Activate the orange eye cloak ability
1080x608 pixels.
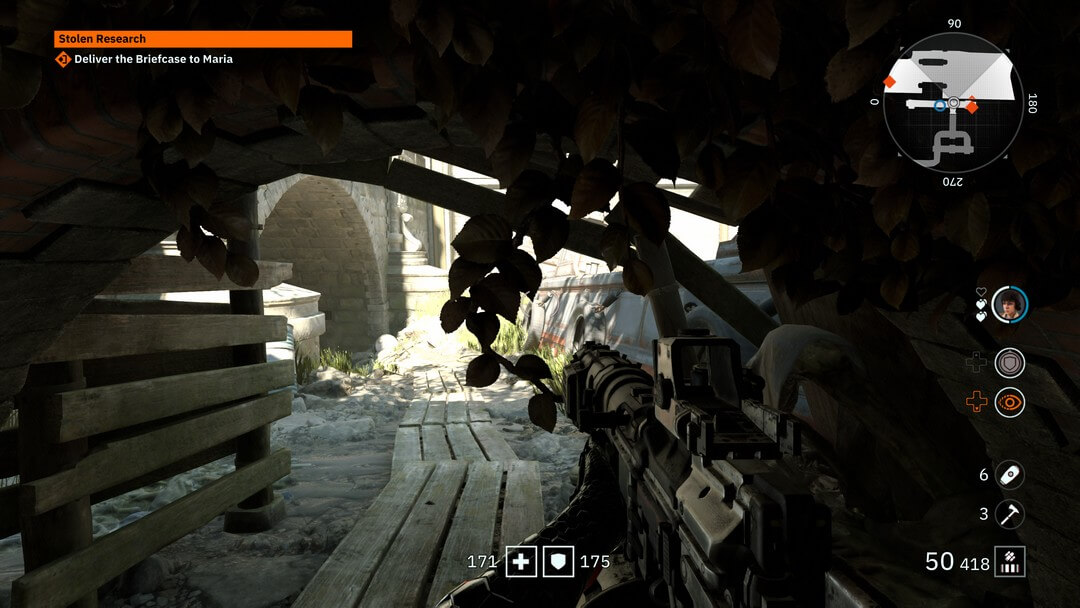[x=1010, y=402]
